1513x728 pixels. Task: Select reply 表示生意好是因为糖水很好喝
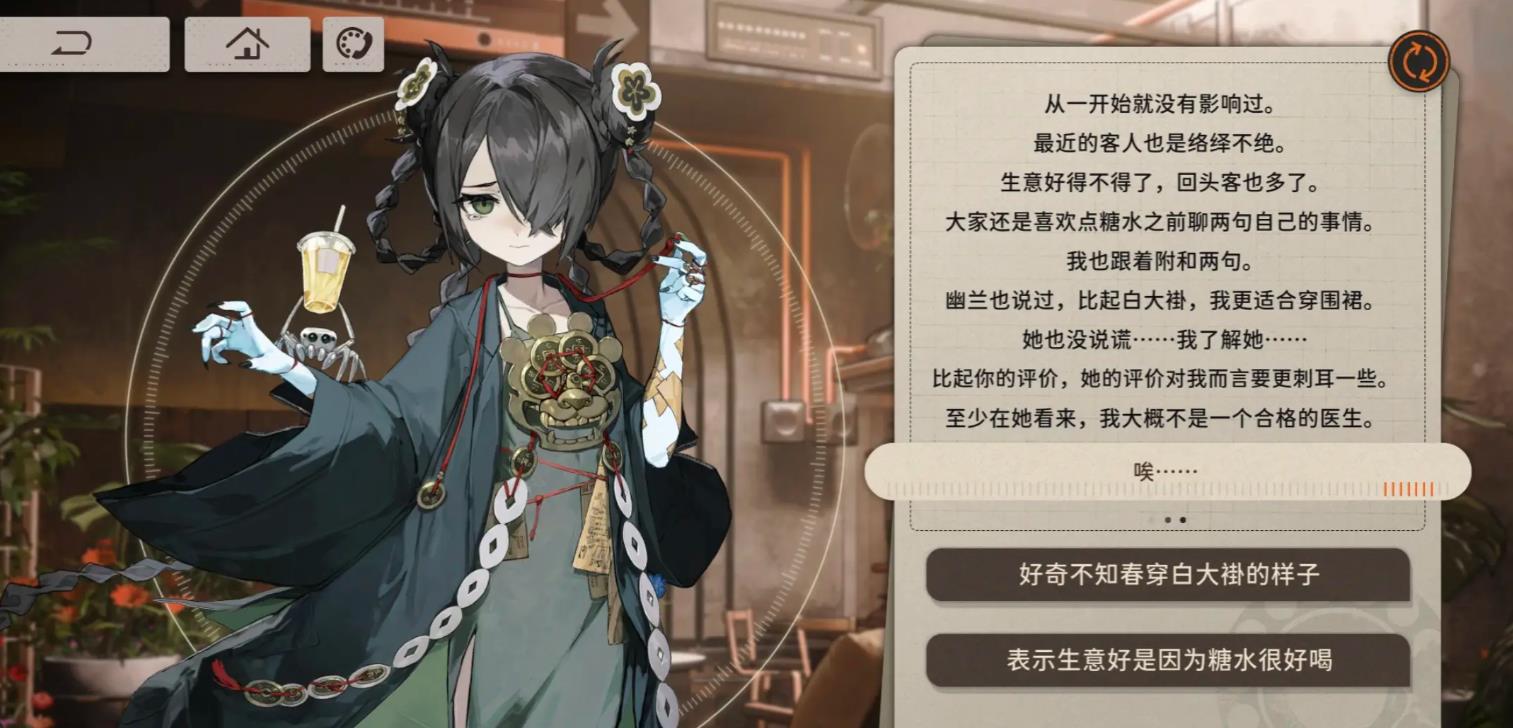(1167, 660)
